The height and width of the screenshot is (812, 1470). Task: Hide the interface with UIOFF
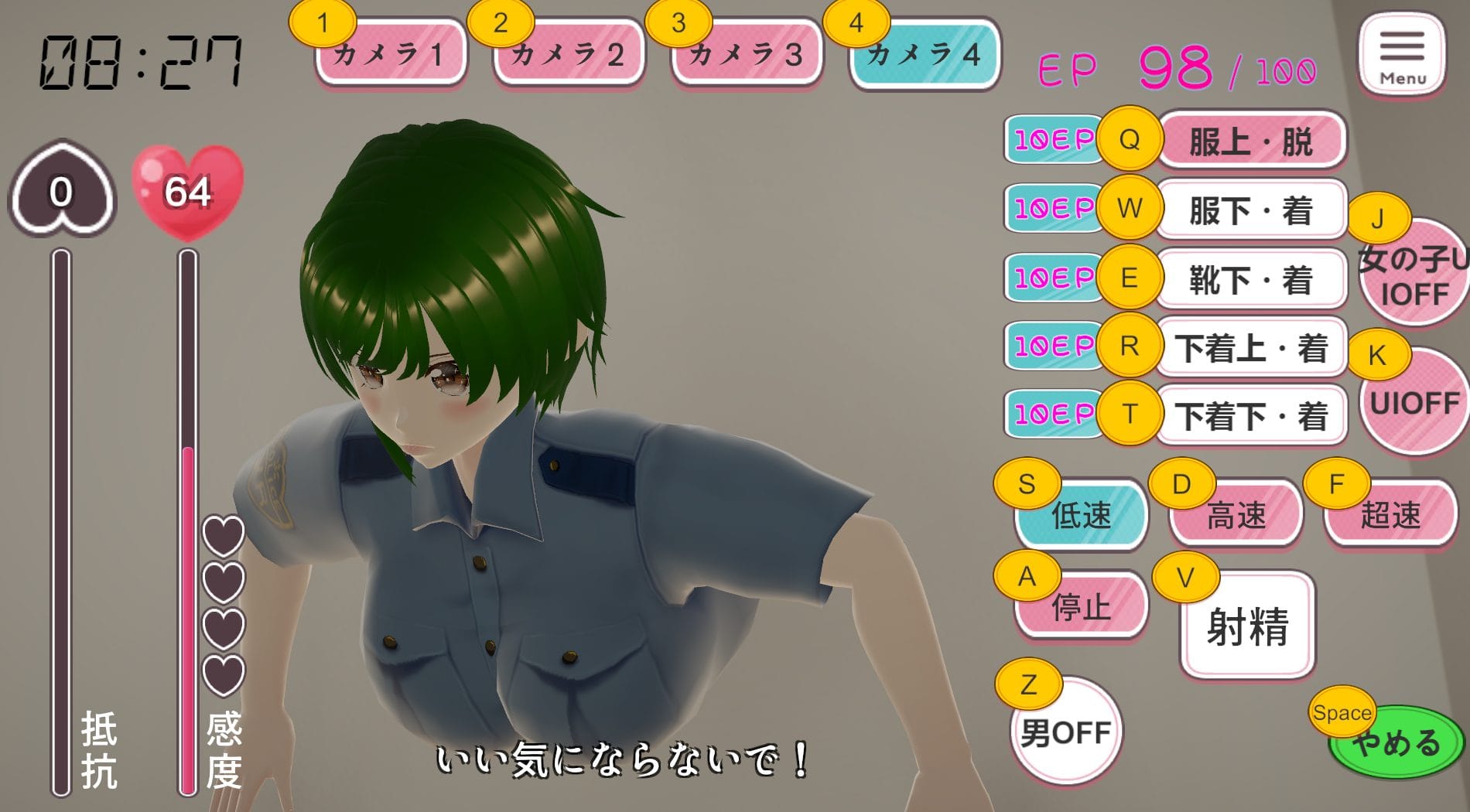tap(1414, 404)
